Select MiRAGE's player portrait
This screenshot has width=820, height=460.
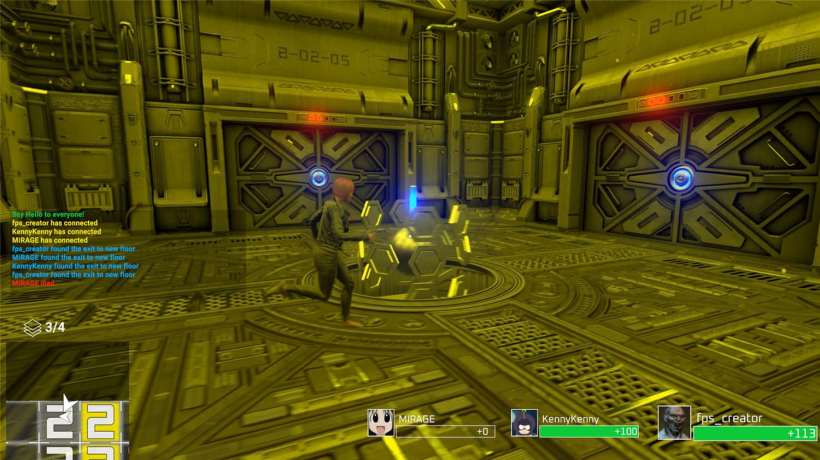coord(380,423)
